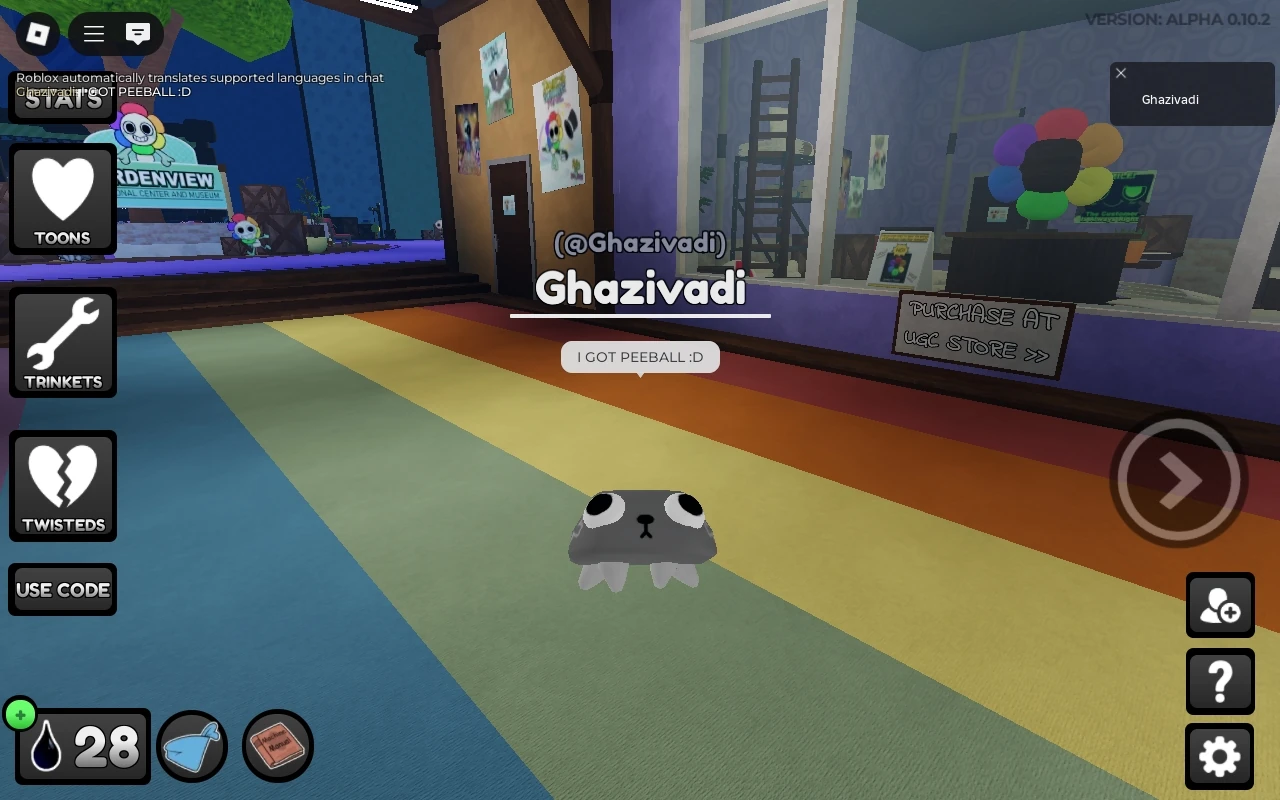Click the I GOT PEEBALL chat bubble
1280x800 pixels.
pos(640,357)
